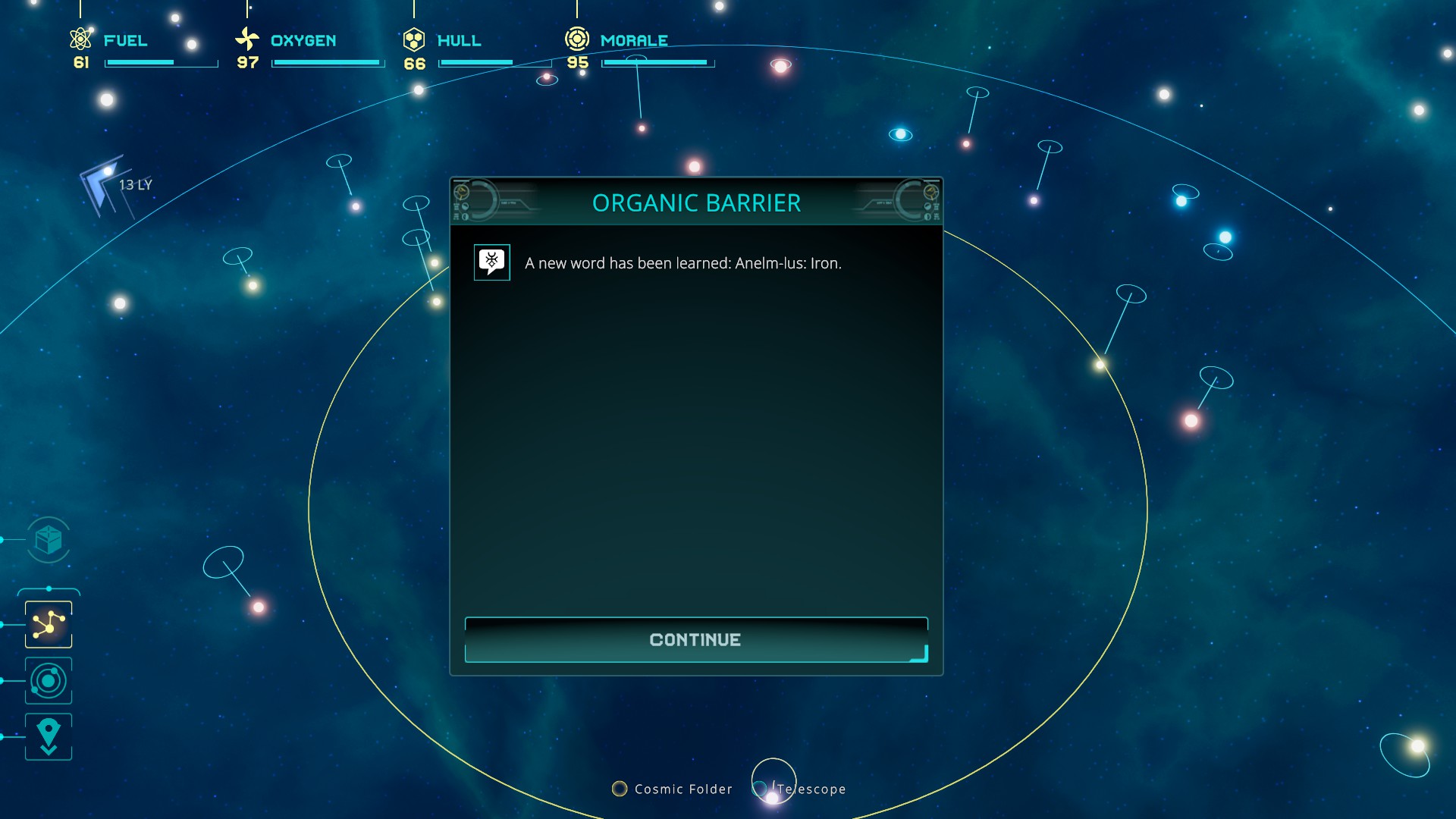Image resolution: width=1456 pixels, height=819 pixels.
Task: Continue past the Organic Barrier message
Action: pos(695,640)
